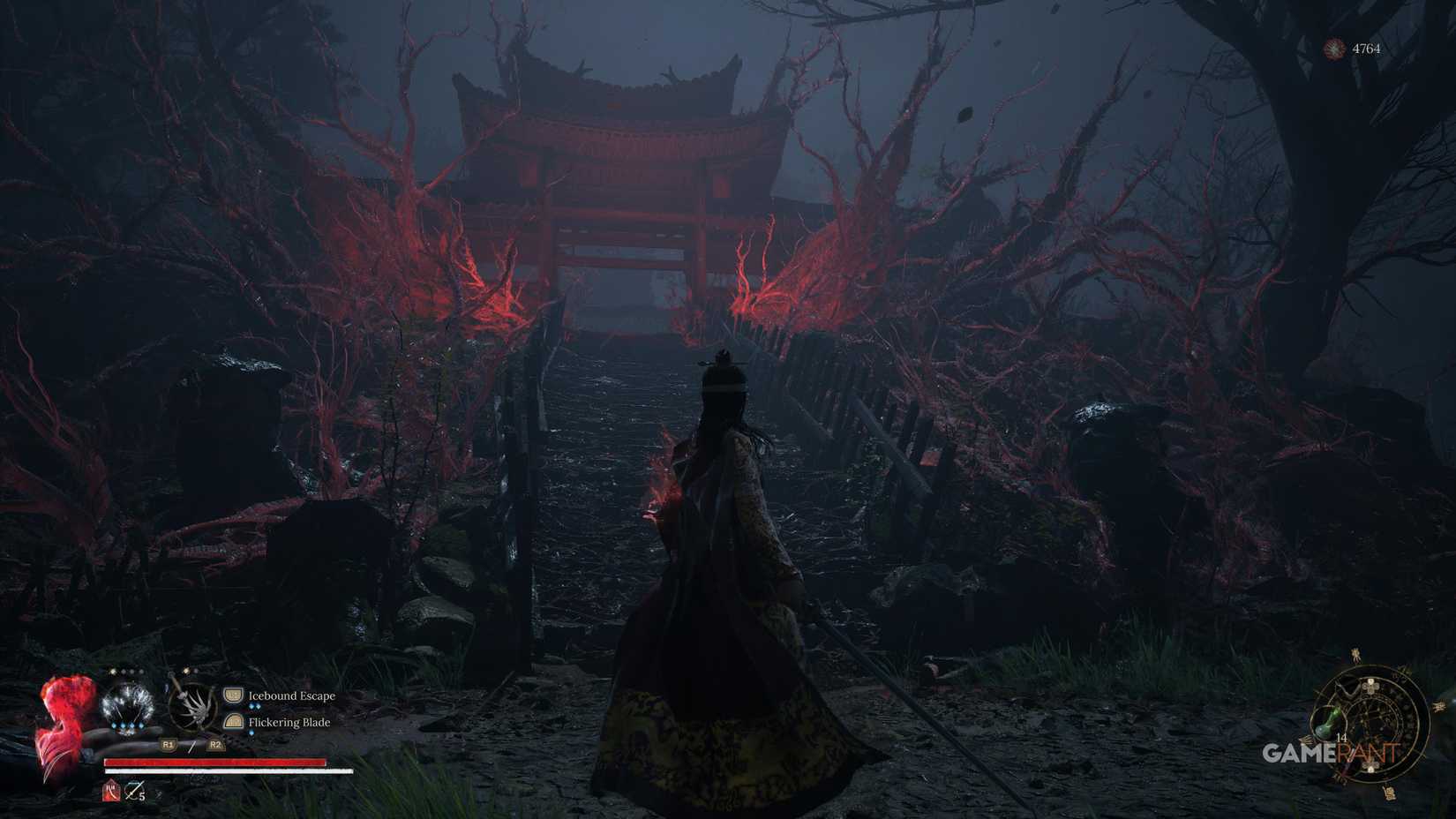This screenshot has height=819, width=1456.
Task: Click the Icebound Escape text label
Action: pos(291,695)
